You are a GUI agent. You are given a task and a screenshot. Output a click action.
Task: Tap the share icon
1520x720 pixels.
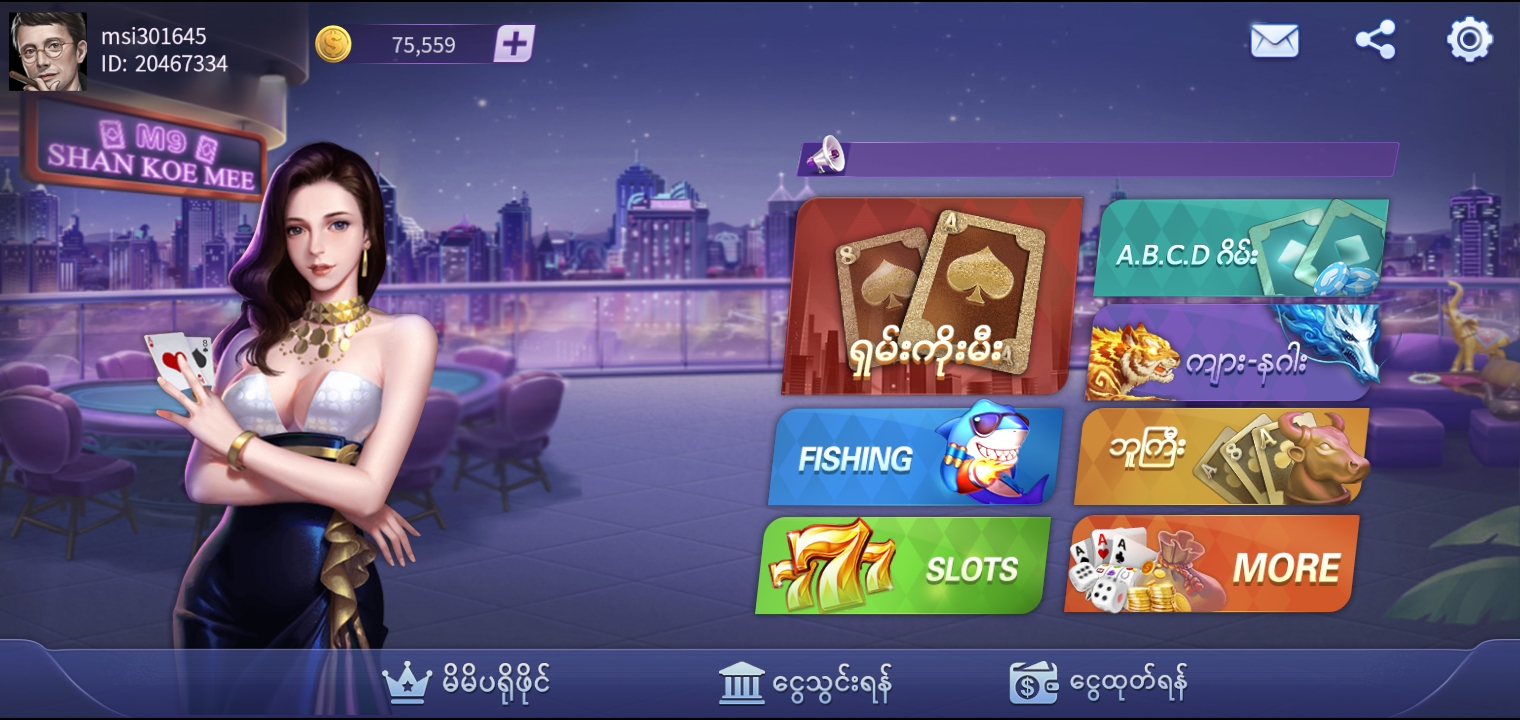[x=1375, y=41]
